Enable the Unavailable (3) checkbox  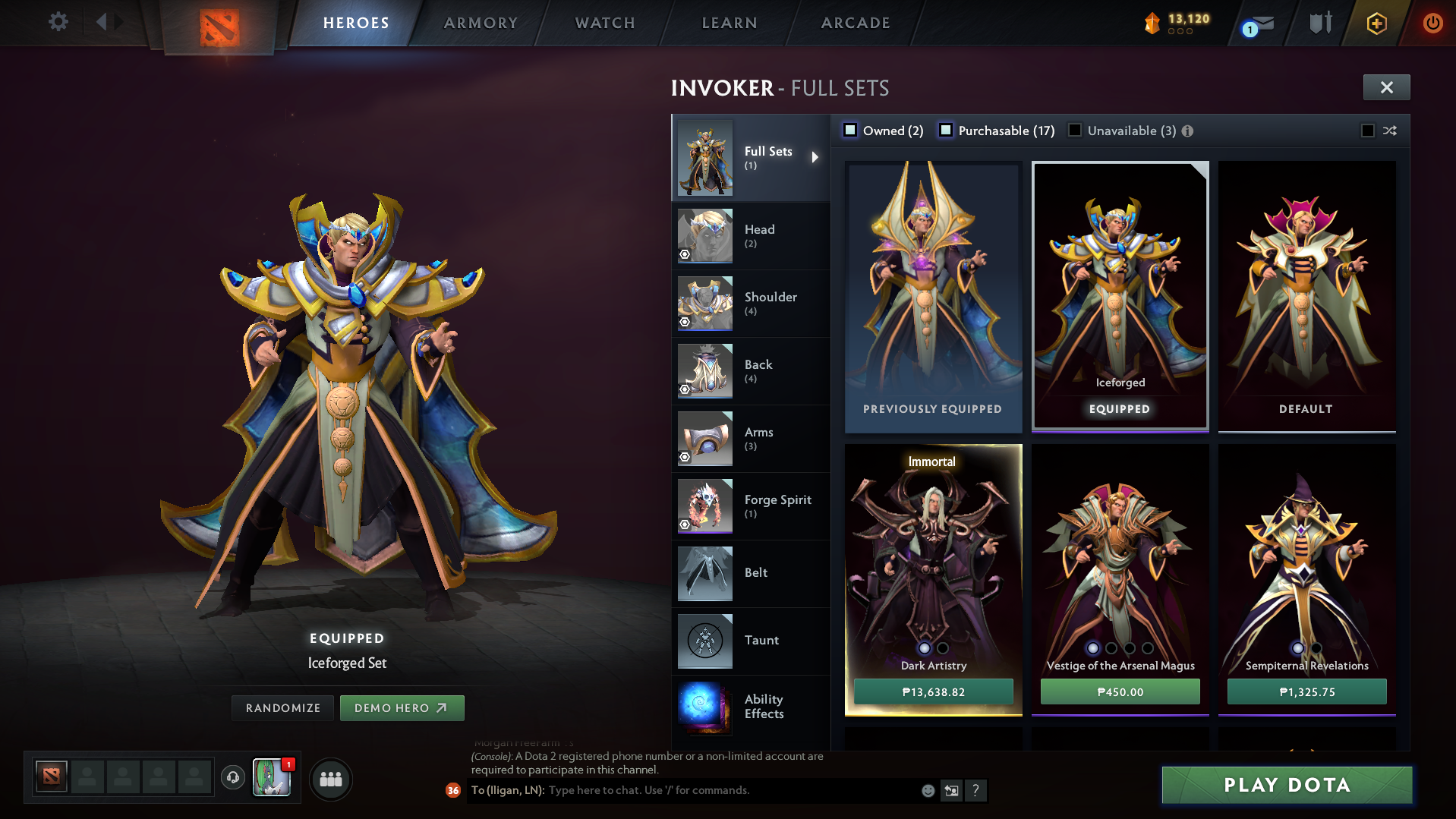1074,131
